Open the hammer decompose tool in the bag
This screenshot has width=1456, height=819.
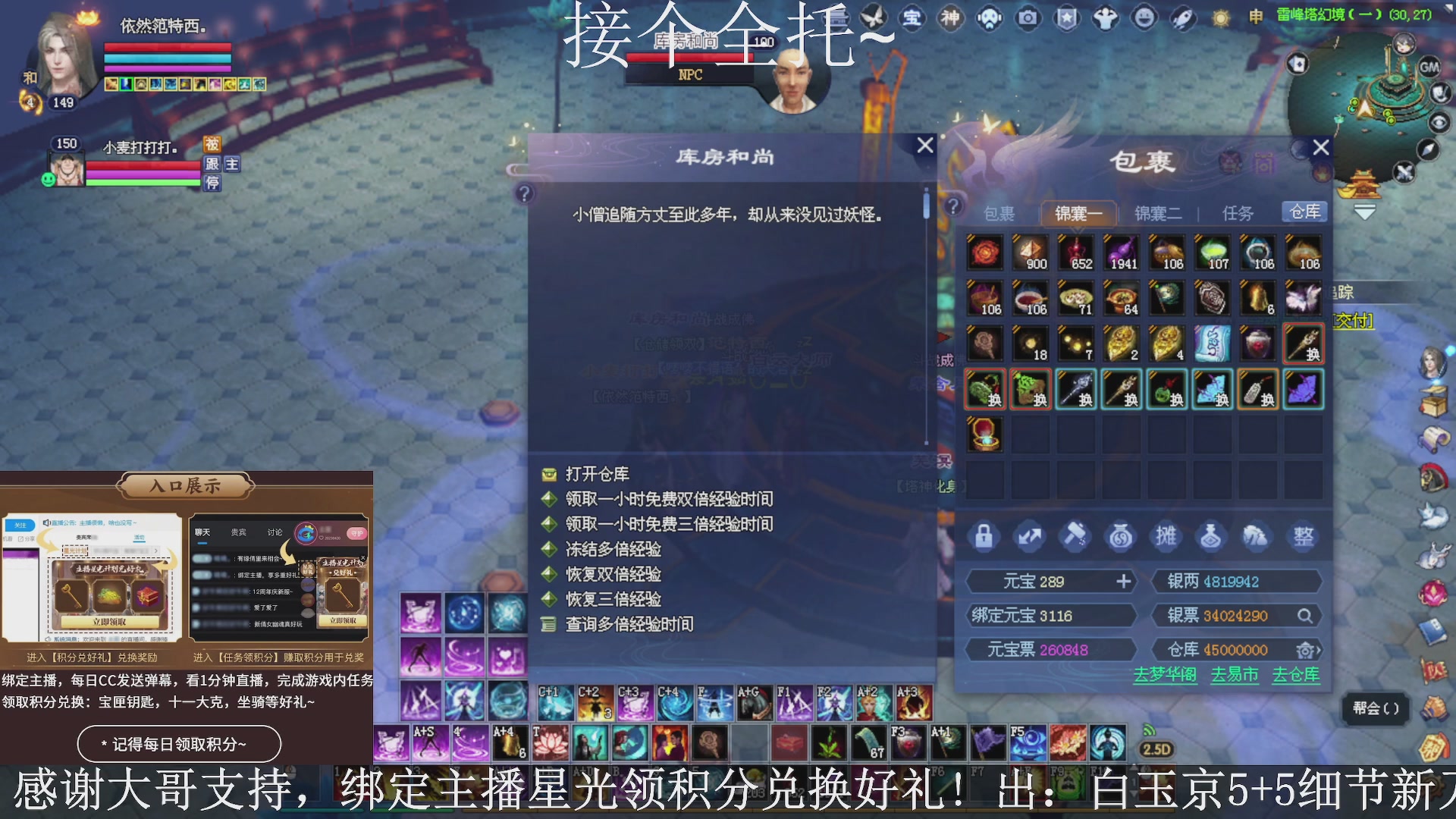(x=1075, y=536)
